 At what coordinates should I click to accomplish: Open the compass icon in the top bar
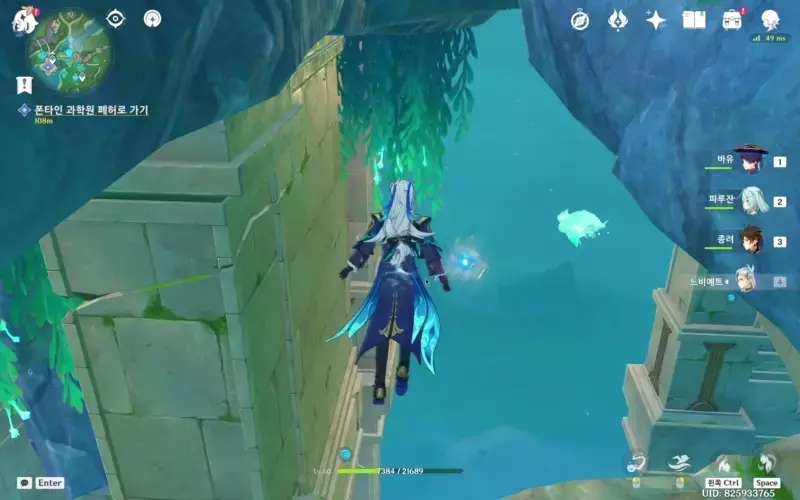point(580,20)
